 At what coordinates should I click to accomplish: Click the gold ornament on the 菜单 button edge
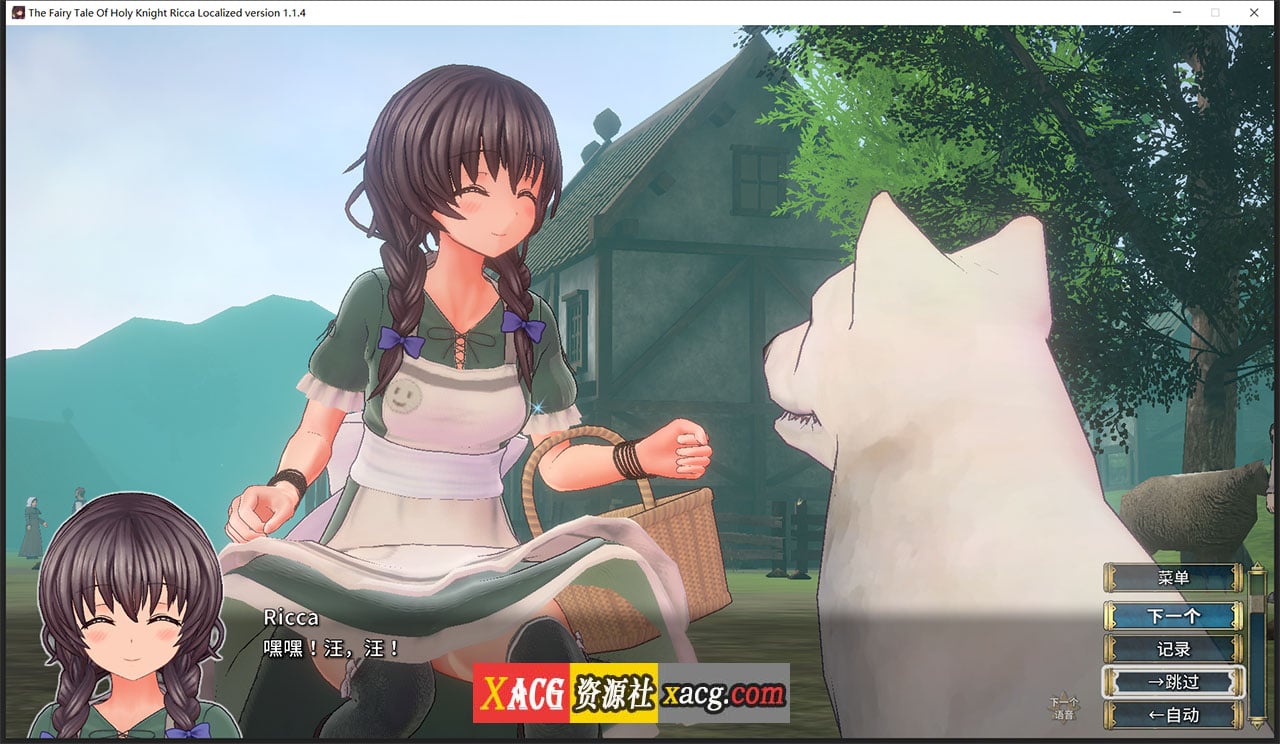click(1110, 577)
